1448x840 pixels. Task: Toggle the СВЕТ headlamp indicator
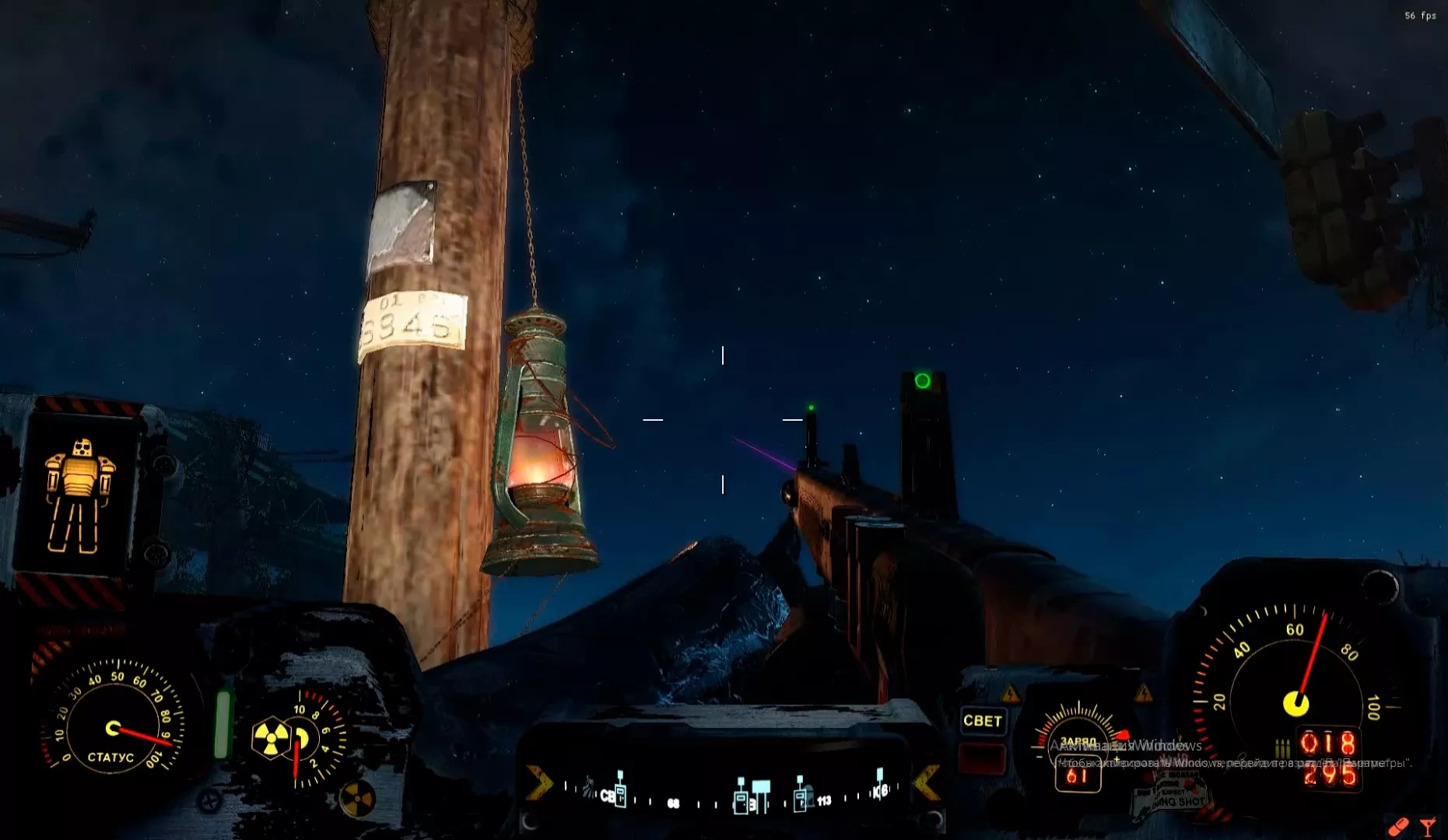982,721
